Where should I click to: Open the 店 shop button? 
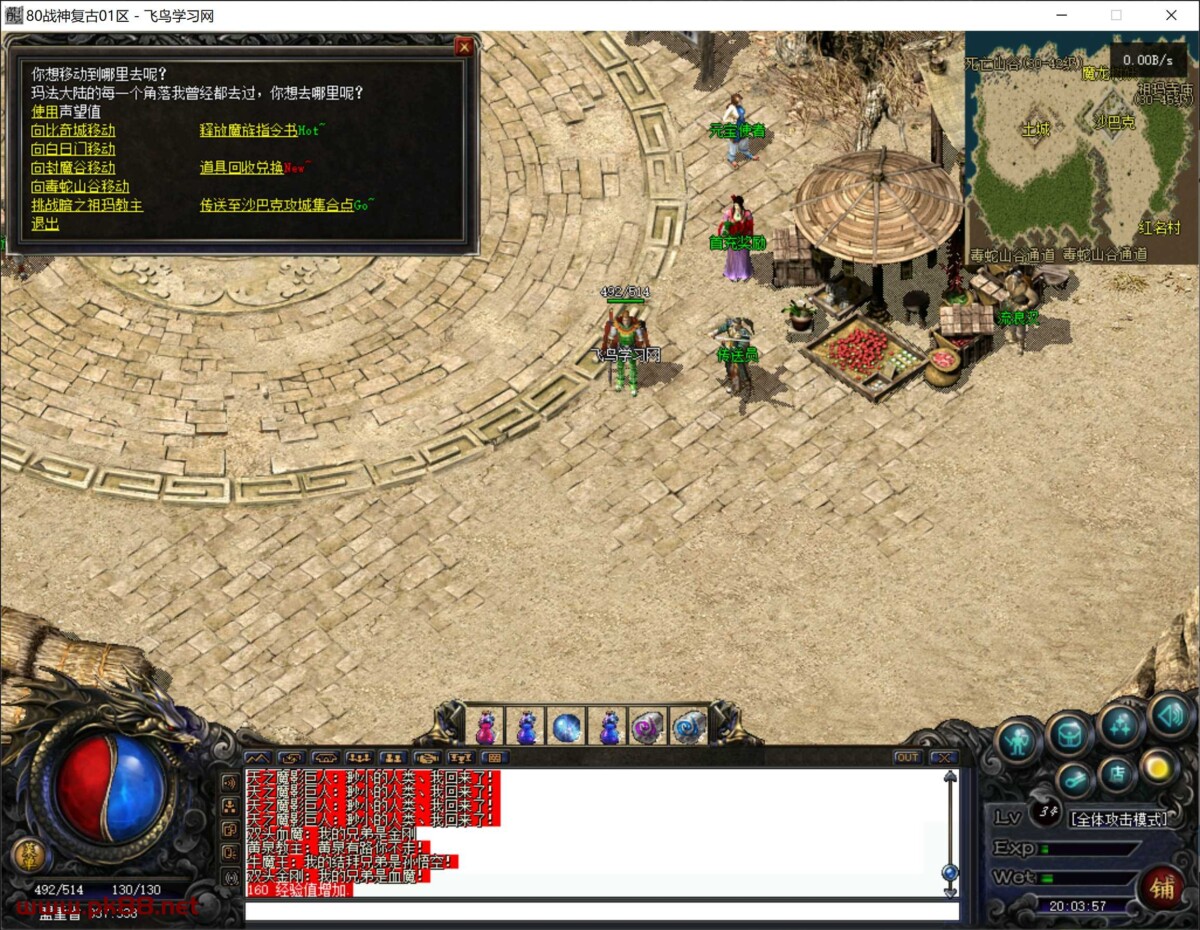(x=1117, y=774)
